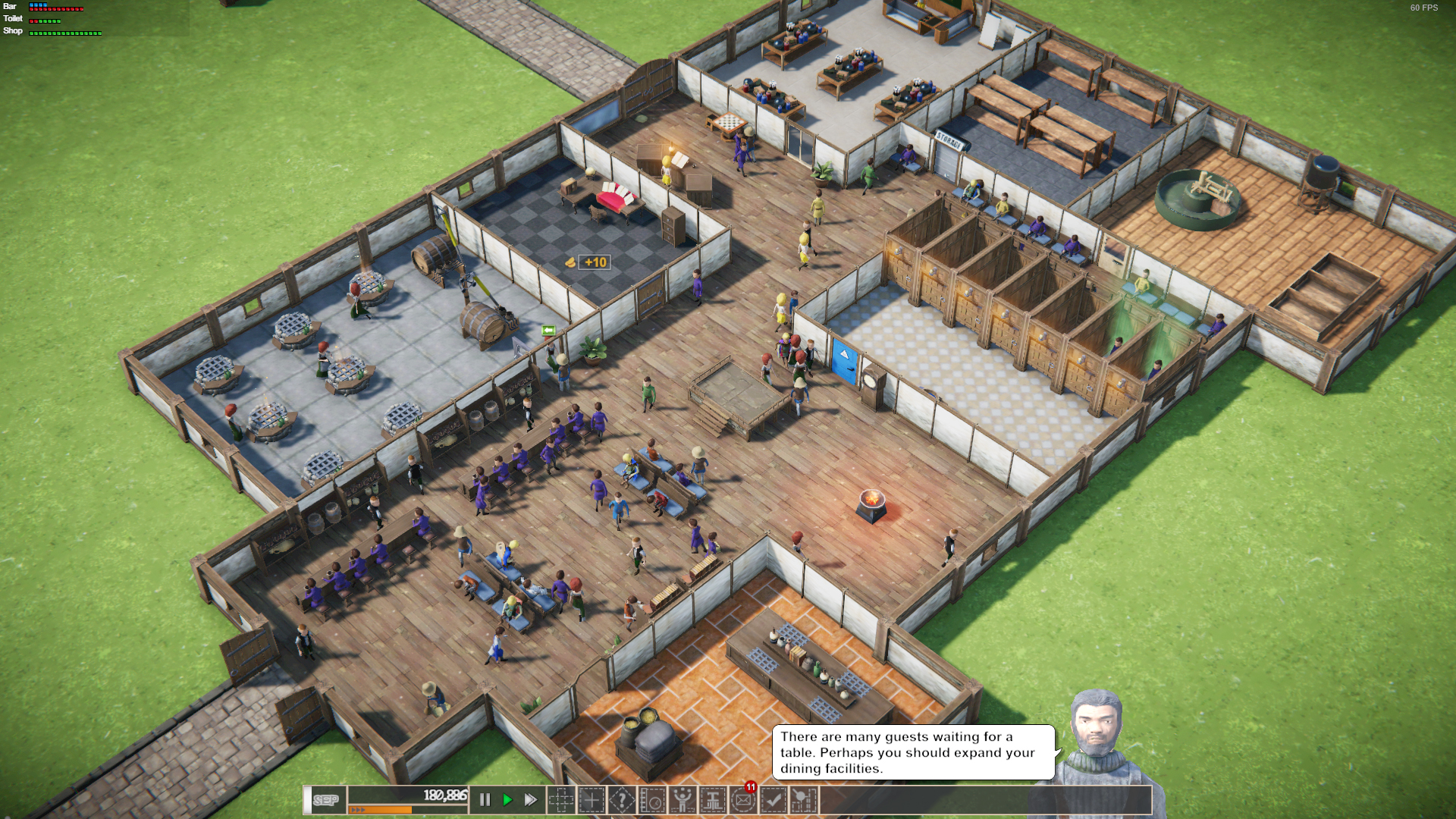Open the clock and notebook schedule panel
The width and height of the screenshot is (1456, 819).
coord(652,799)
